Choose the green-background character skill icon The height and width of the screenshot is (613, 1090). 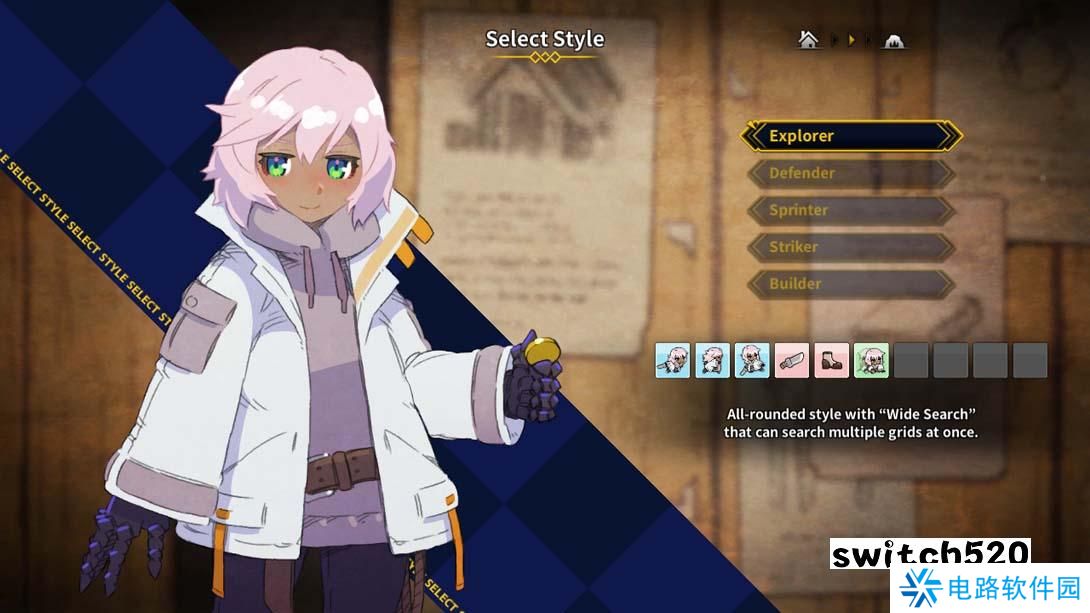pos(871,360)
